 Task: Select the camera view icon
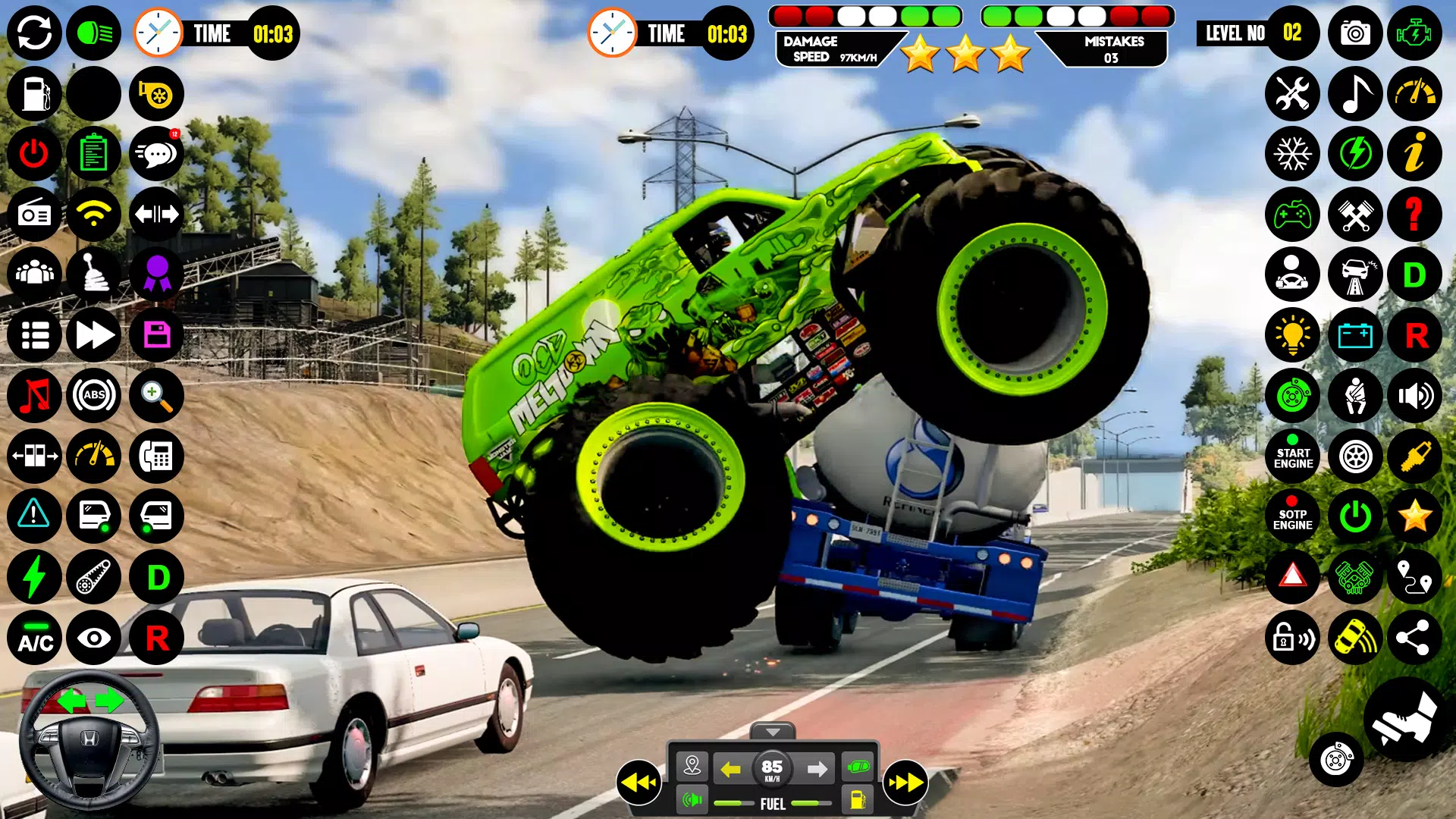pyautogui.click(x=1355, y=33)
